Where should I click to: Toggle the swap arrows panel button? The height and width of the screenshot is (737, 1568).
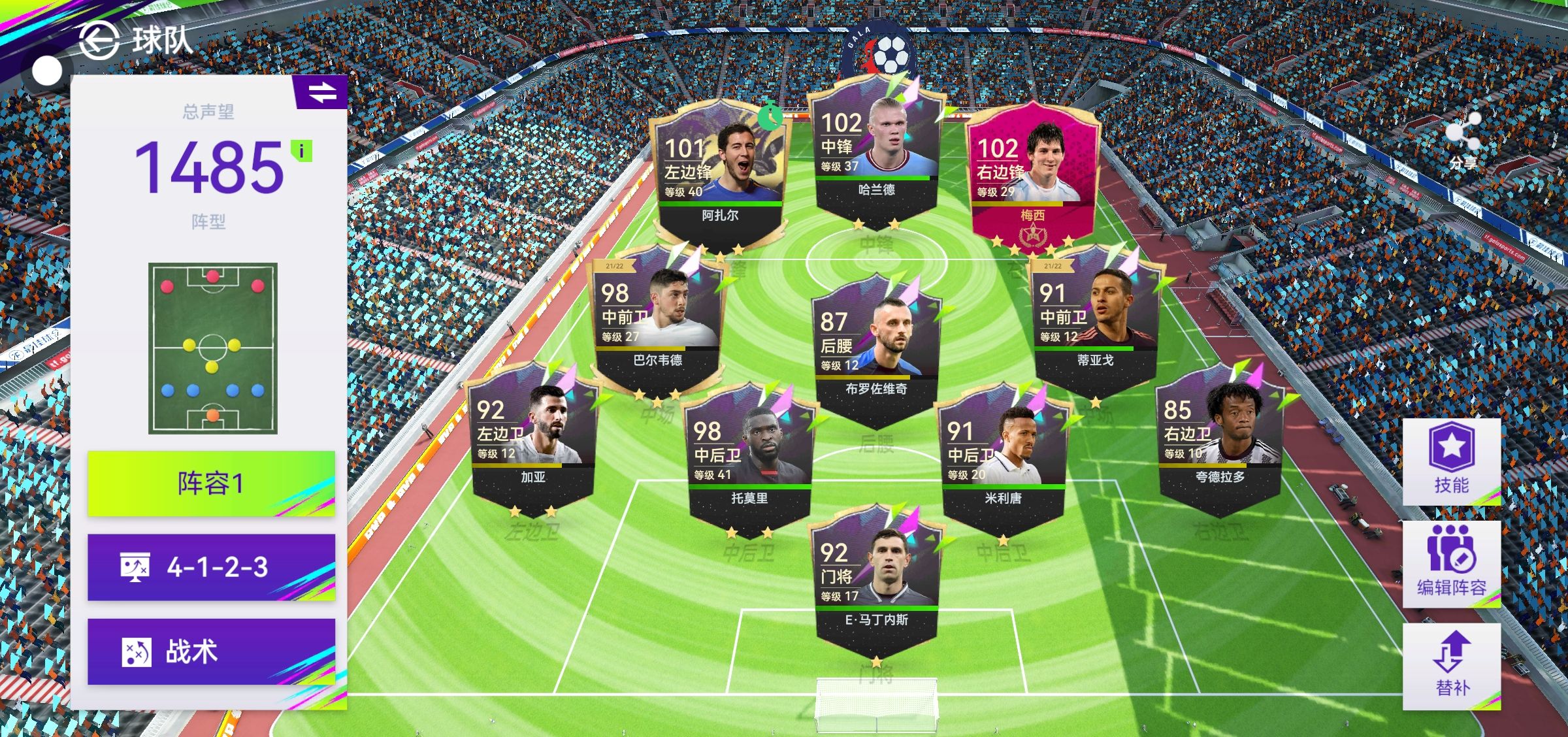coord(322,92)
